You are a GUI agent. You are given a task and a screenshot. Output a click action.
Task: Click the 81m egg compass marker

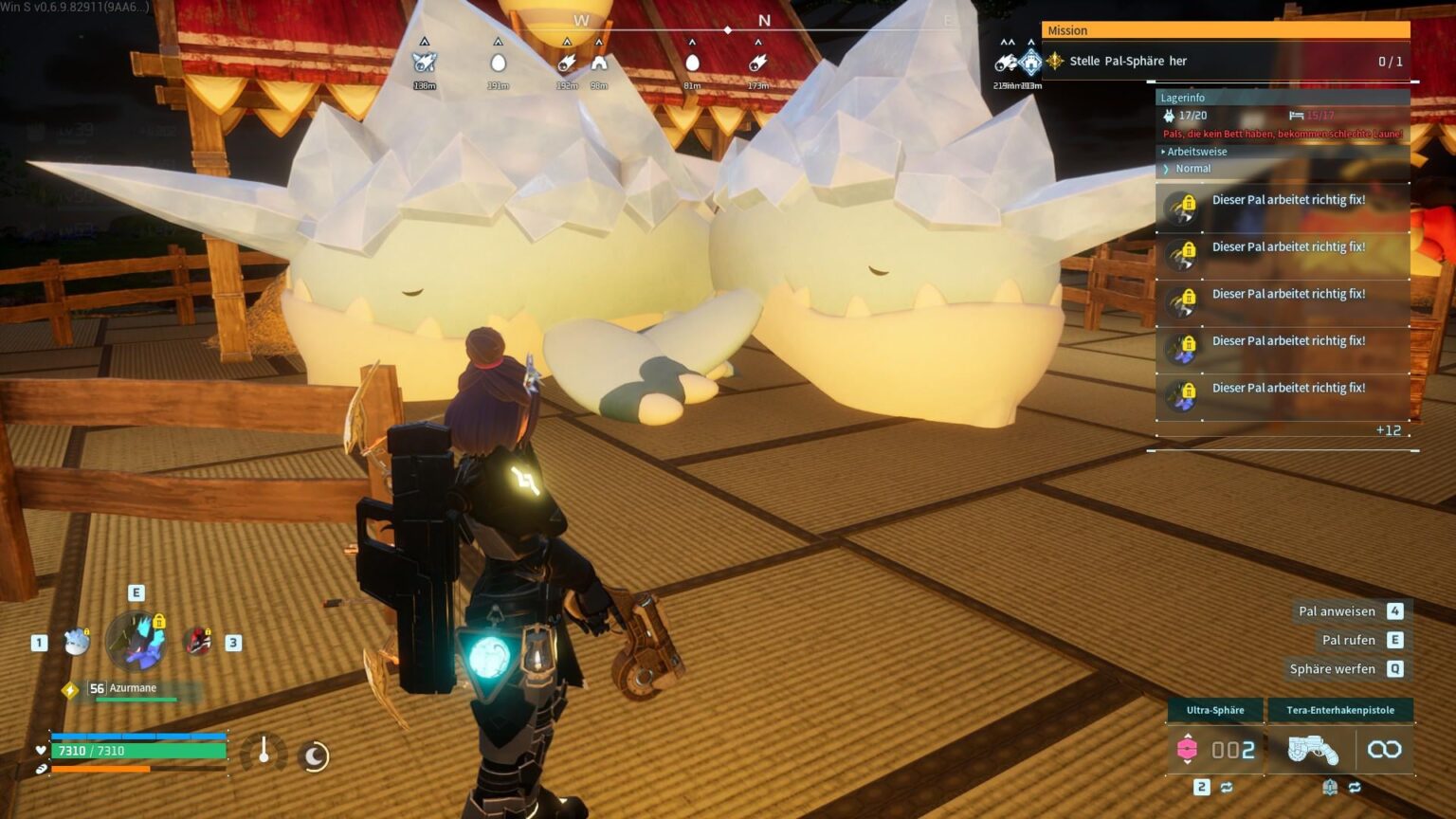[x=692, y=63]
